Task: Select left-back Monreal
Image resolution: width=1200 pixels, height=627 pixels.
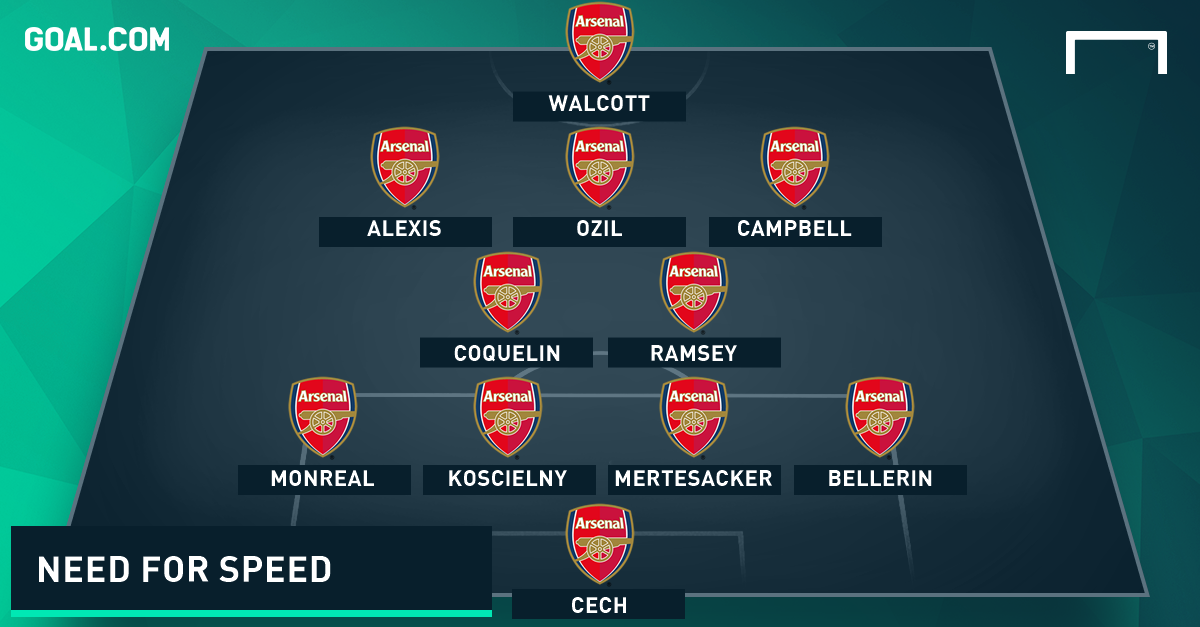Action: 323,479
